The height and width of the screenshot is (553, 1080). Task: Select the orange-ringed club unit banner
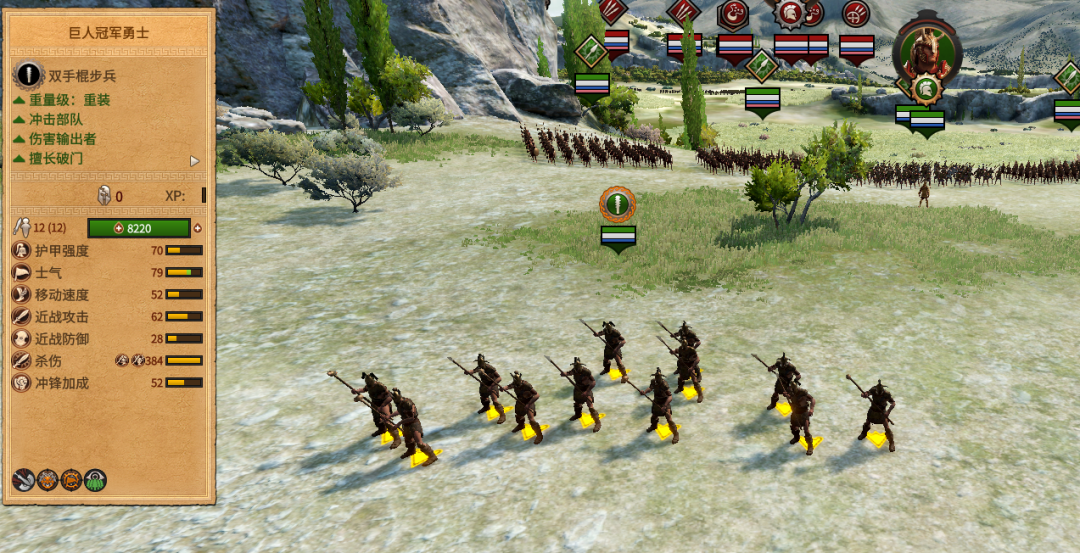pos(618,204)
